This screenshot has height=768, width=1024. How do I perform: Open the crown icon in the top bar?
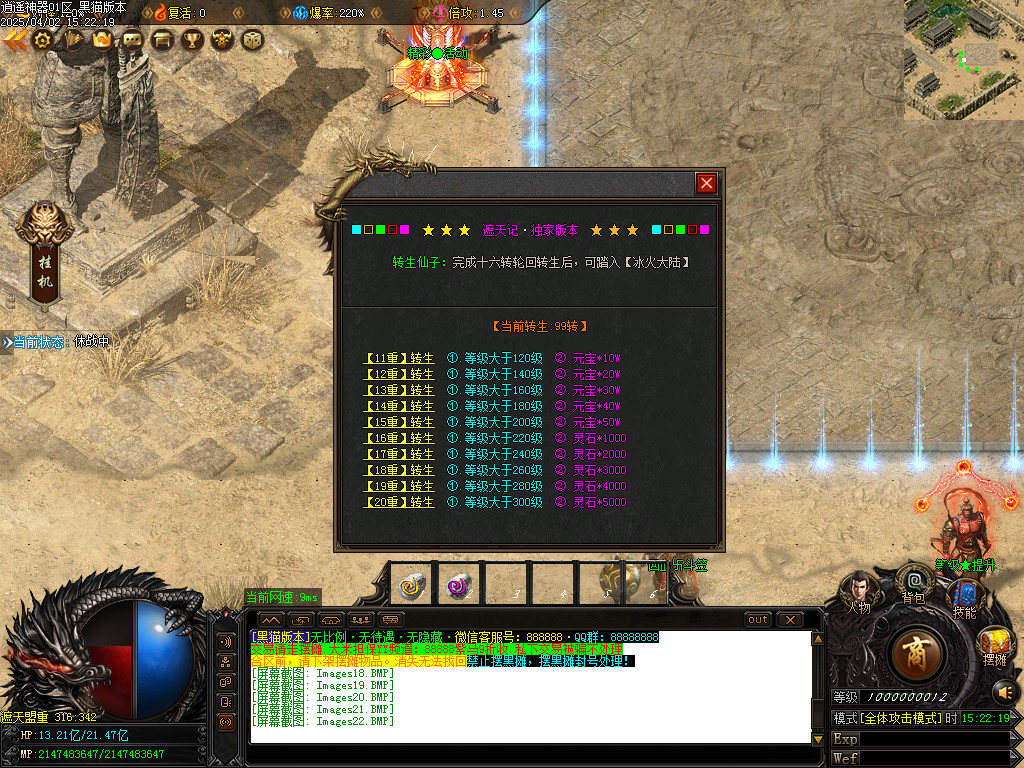coord(102,40)
